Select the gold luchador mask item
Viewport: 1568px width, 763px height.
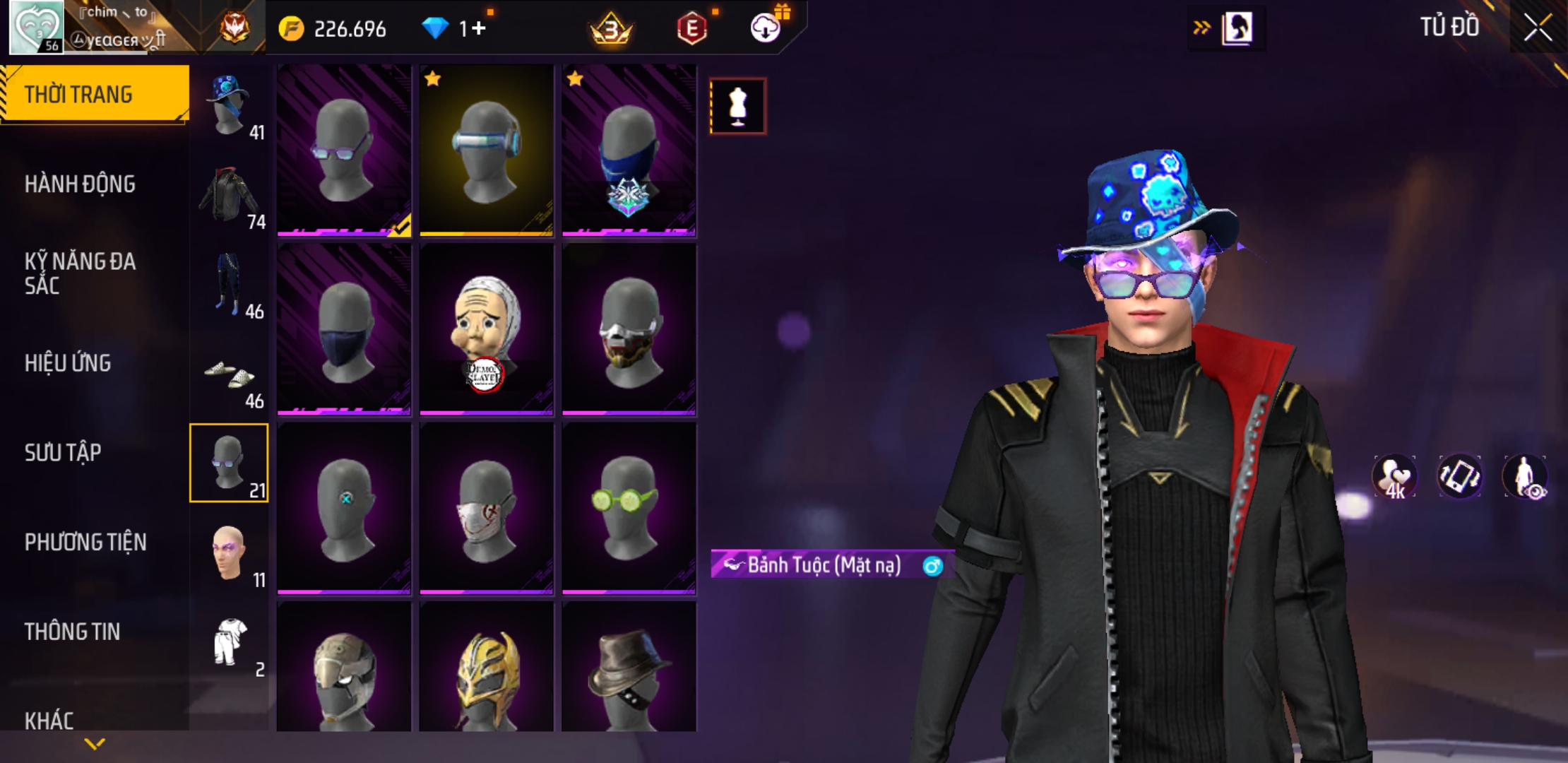pos(486,668)
